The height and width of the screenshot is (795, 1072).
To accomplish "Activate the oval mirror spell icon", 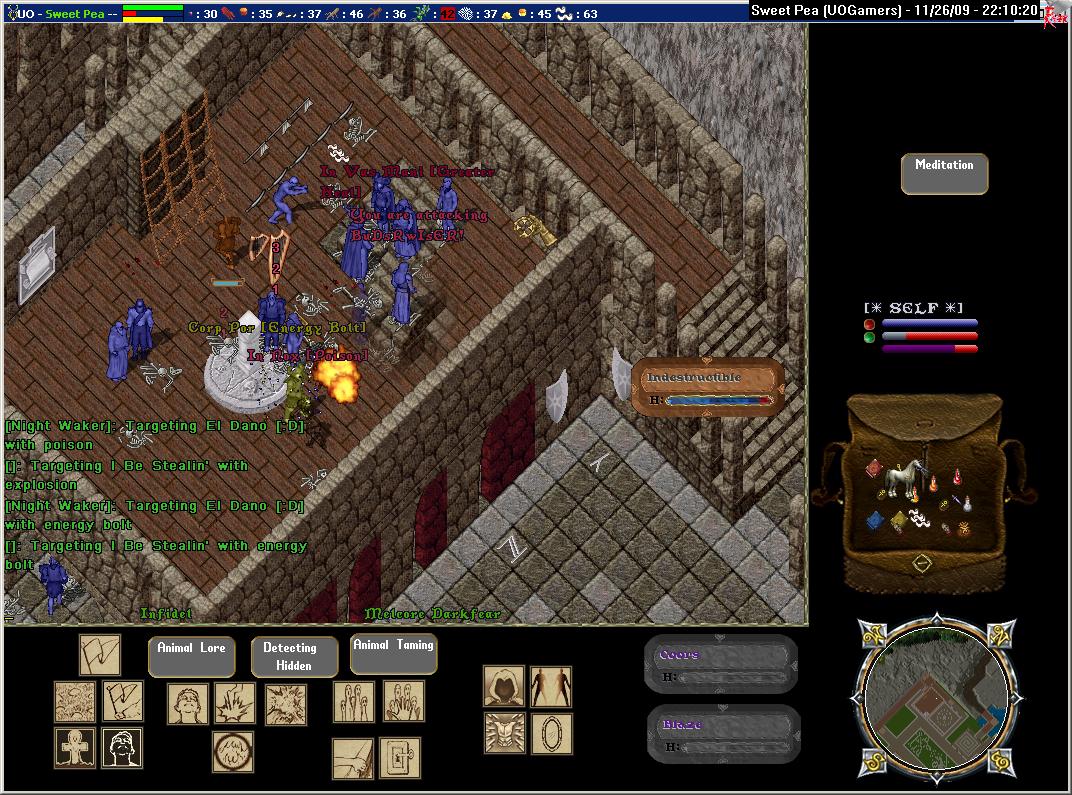I will pyautogui.click(x=551, y=733).
